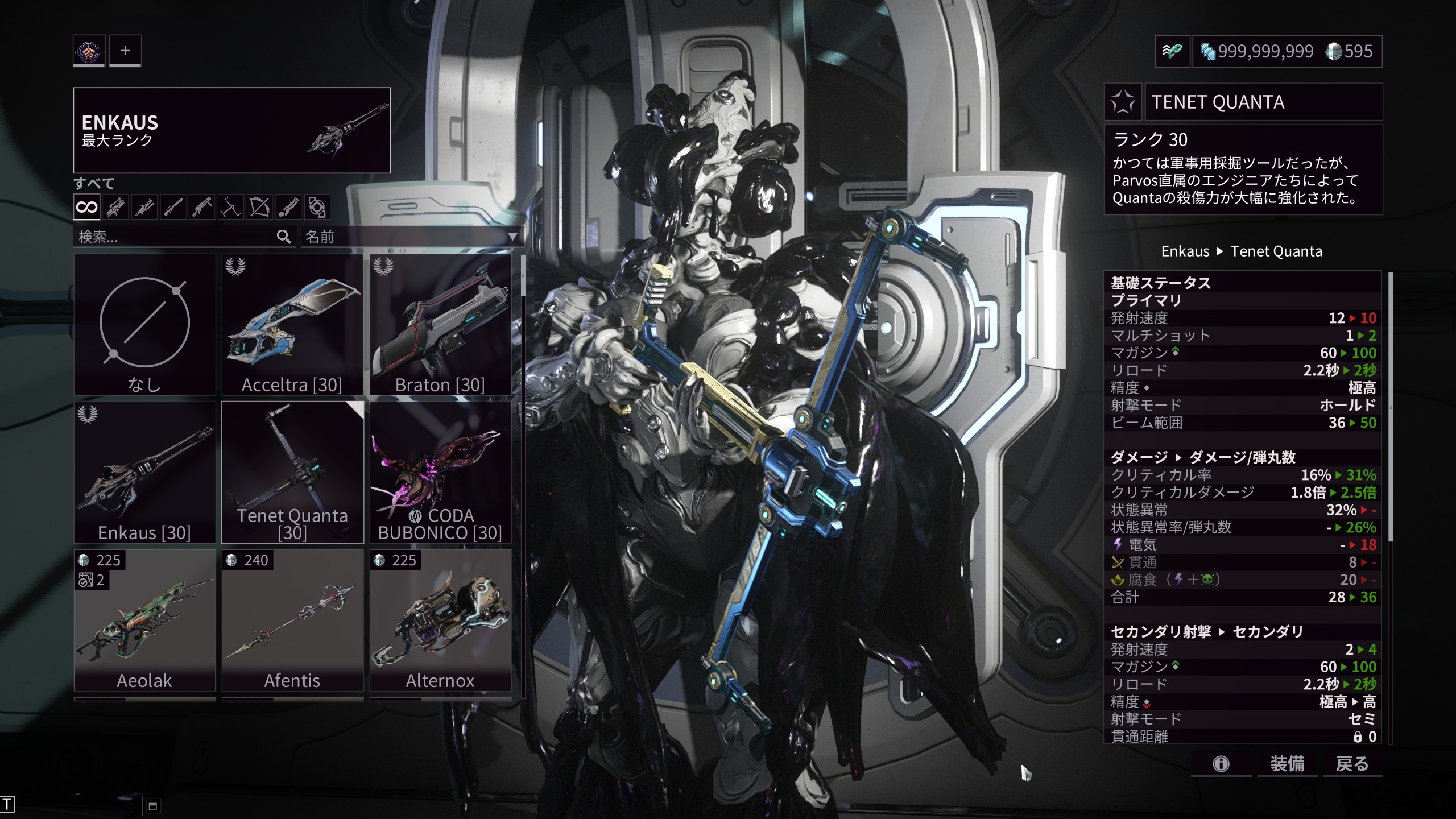The height and width of the screenshot is (819, 1456).
Task: Choose the Braton [30] rifle tile
Action: [440, 325]
